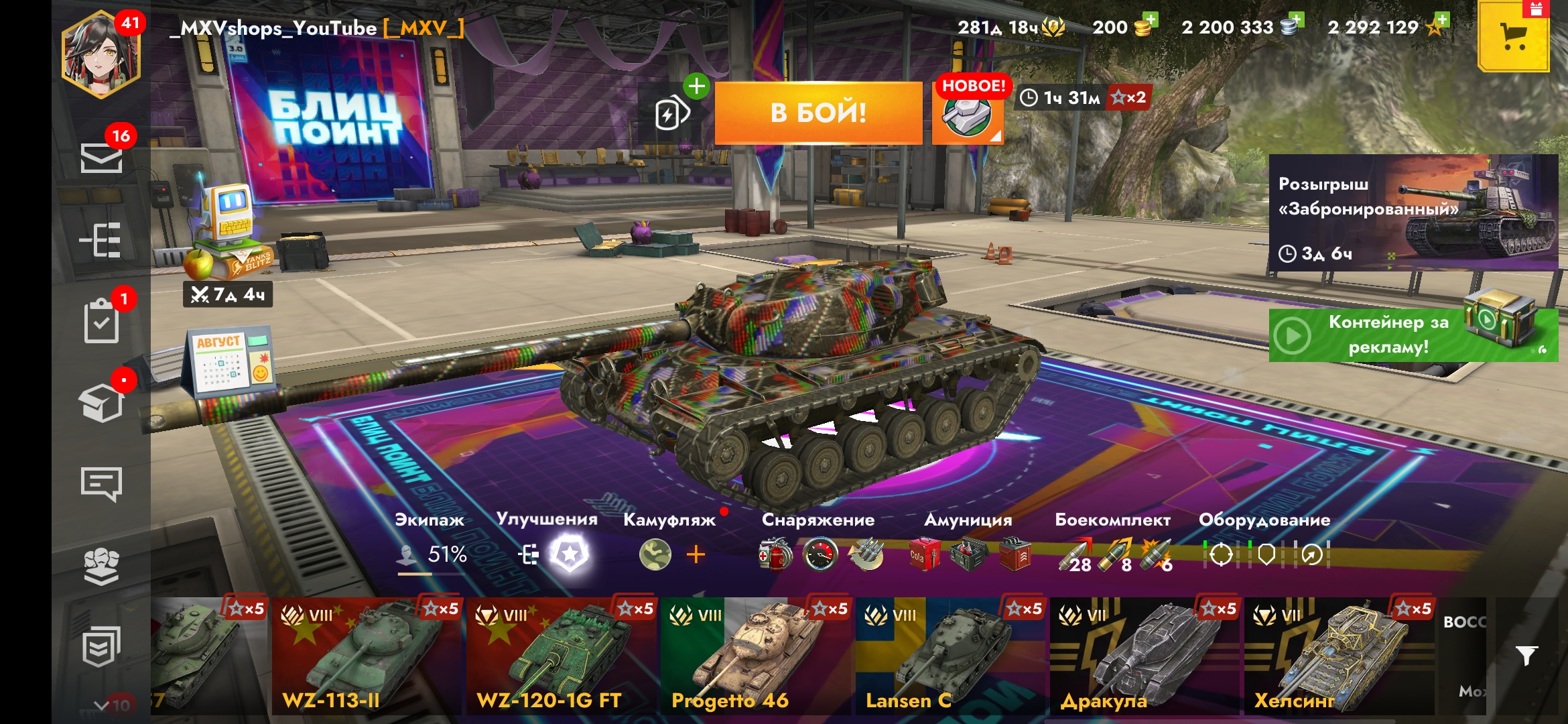Open the player profile avatar

pos(101,56)
